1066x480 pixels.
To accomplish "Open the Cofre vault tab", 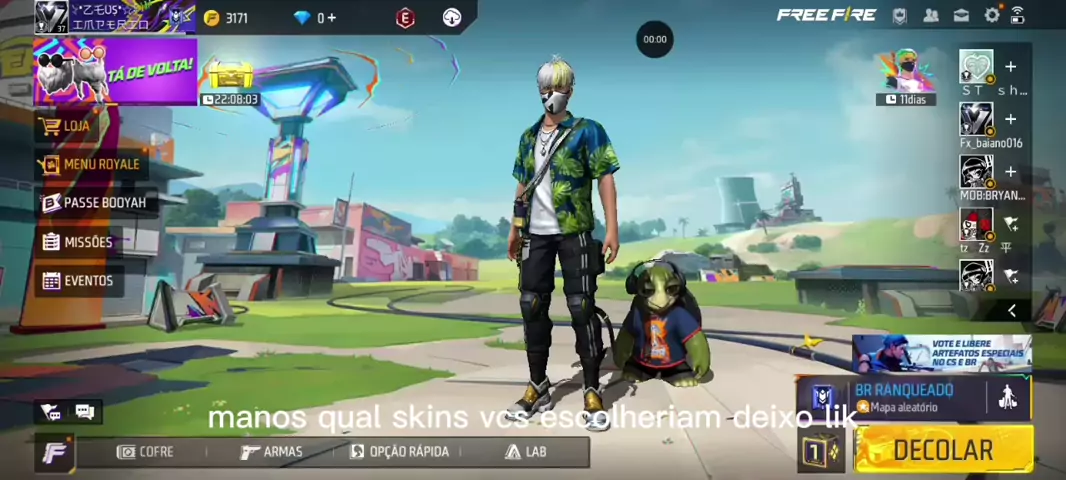I will point(146,452).
